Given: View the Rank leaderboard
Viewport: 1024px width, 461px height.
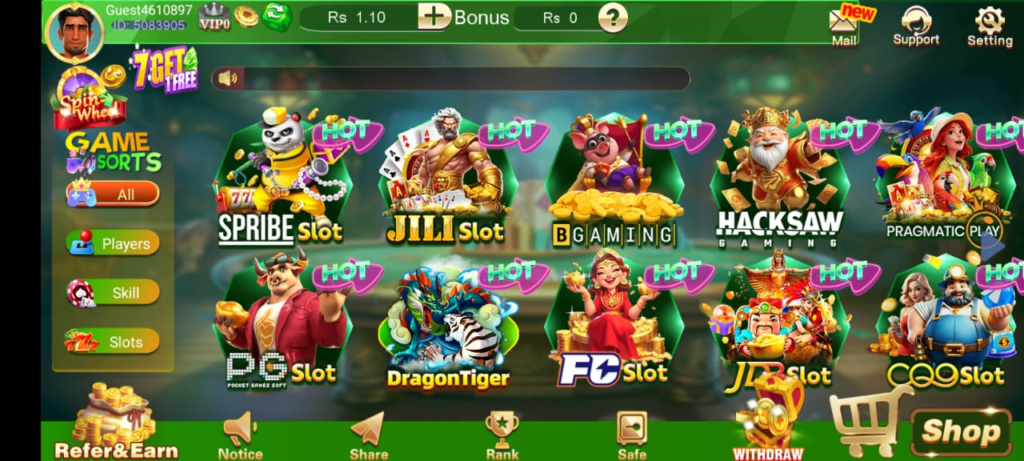Looking at the screenshot, I should click(501, 435).
